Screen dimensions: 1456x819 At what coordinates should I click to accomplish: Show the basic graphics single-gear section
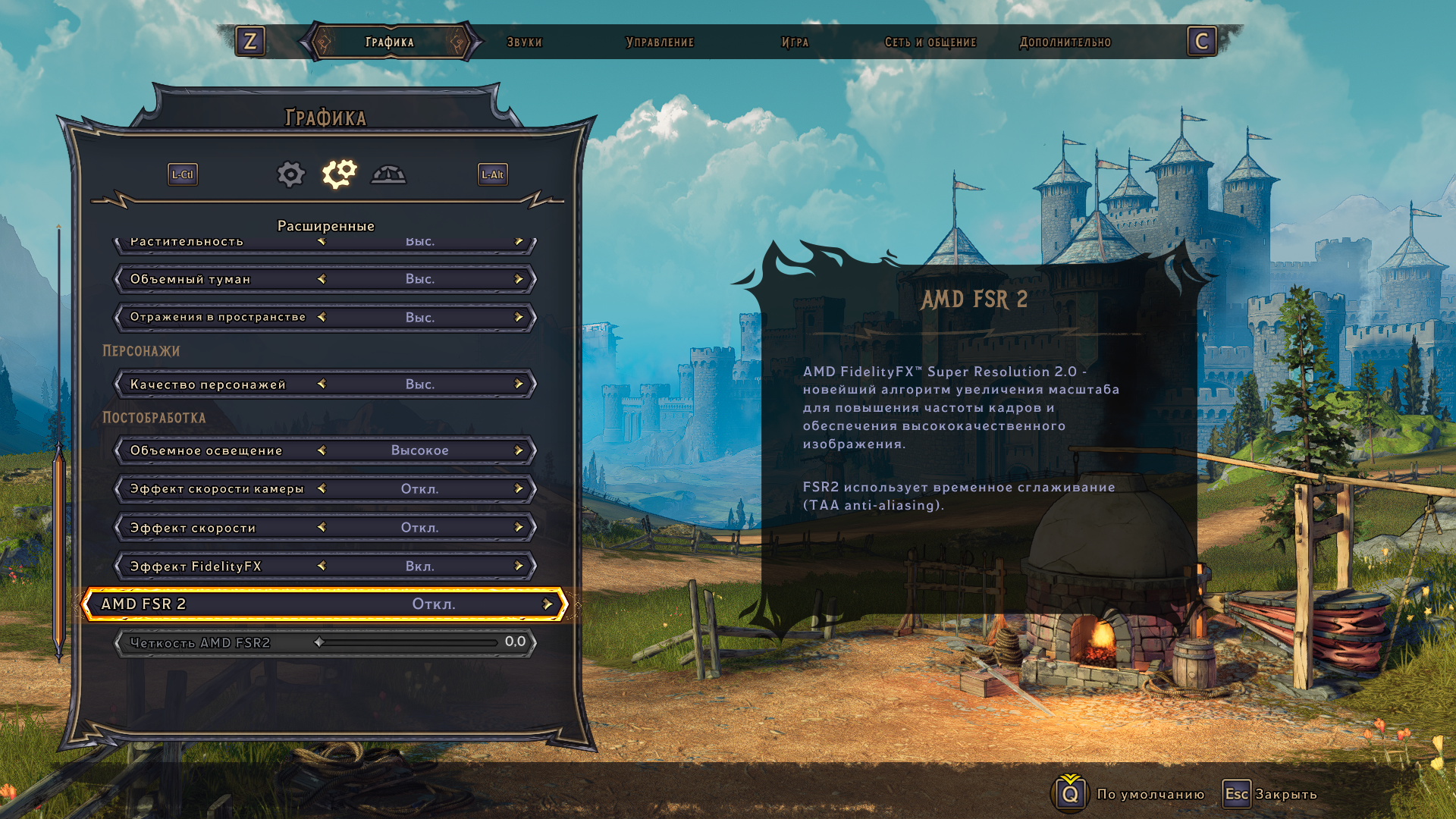(290, 174)
